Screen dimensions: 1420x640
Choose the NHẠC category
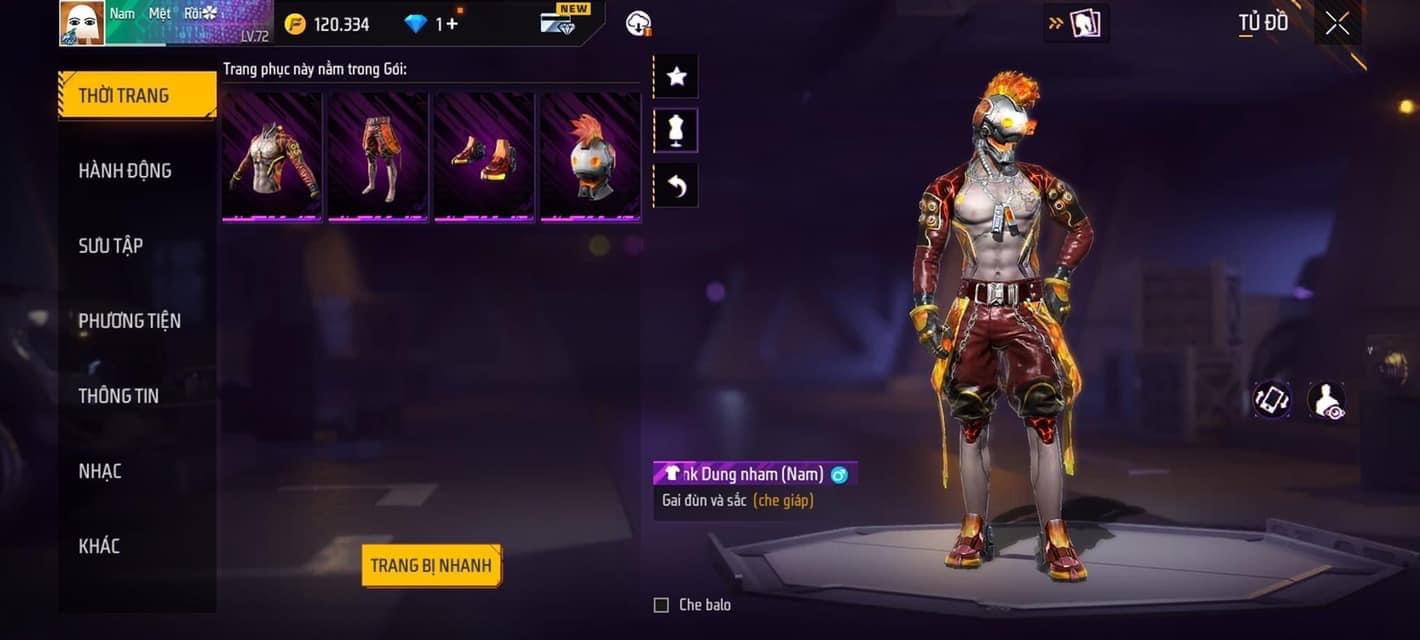[100, 471]
